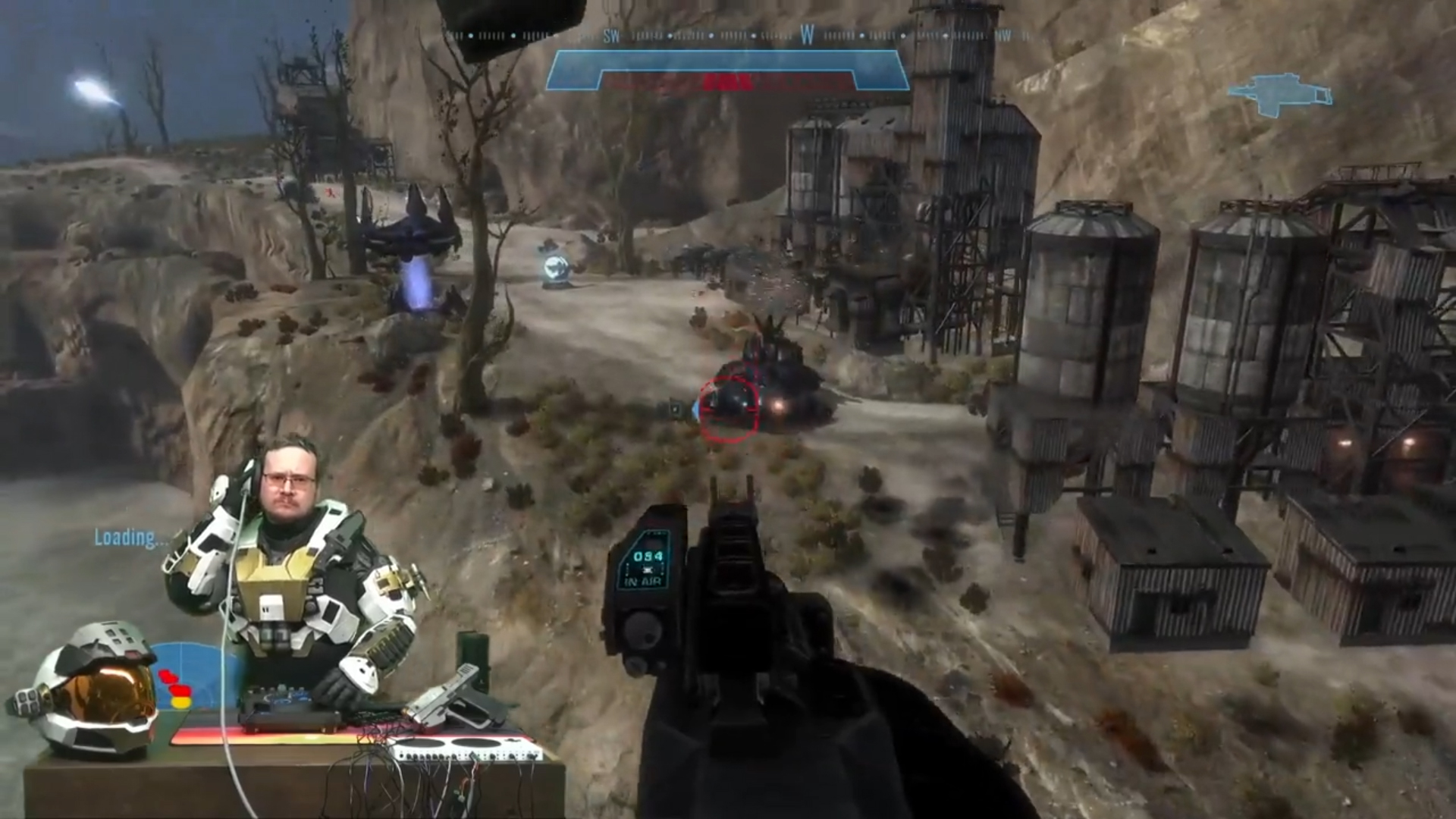Click the 054 range readout on the launcher scope

[x=647, y=556]
